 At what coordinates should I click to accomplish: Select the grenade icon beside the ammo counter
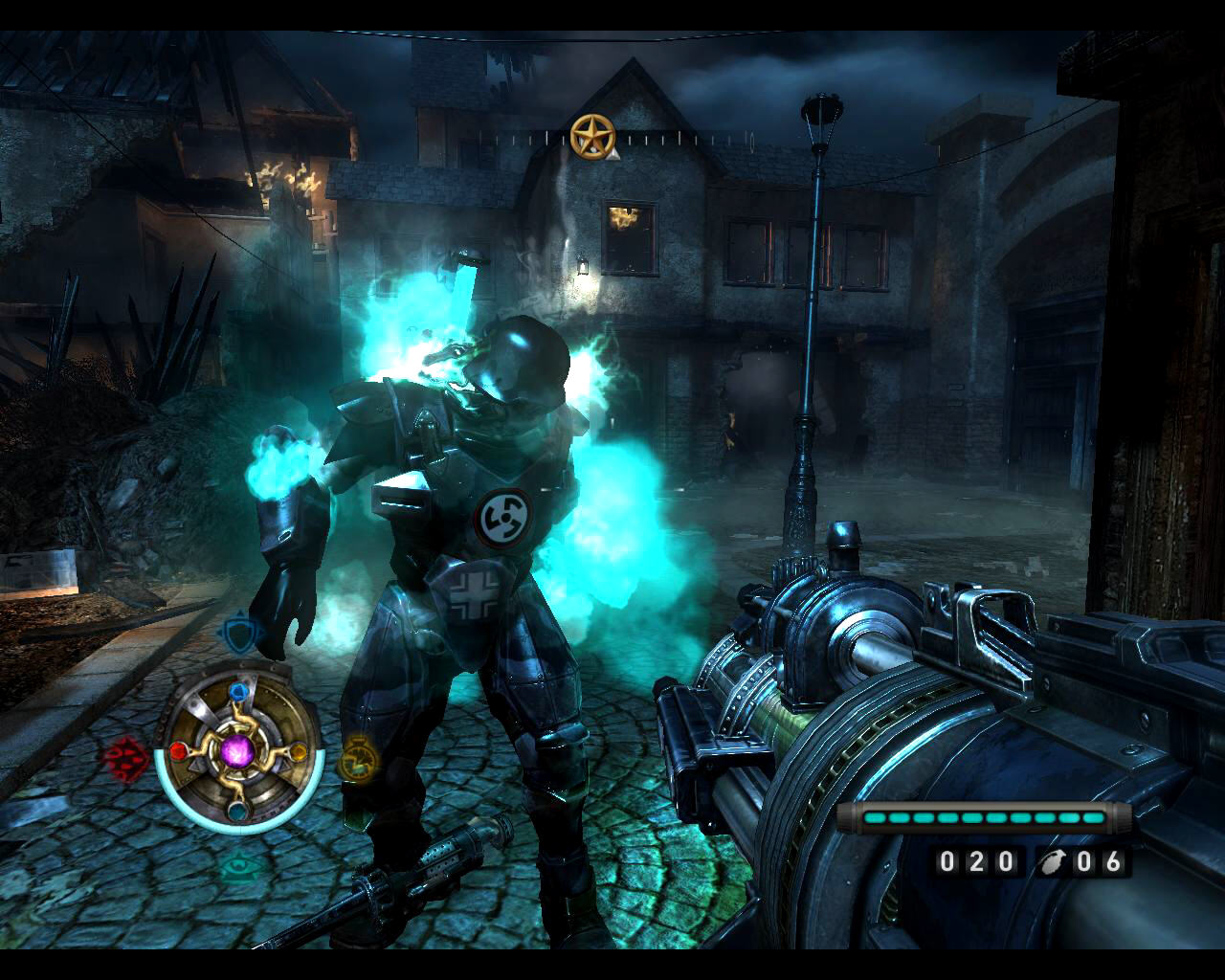coord(1052,862)
